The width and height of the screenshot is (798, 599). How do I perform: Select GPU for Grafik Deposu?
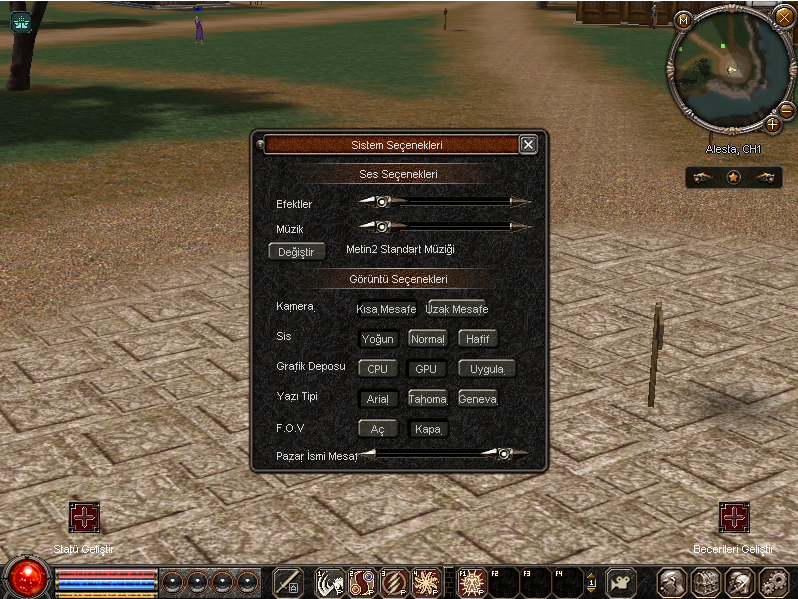pyautogui.click(x=427, y=369)
